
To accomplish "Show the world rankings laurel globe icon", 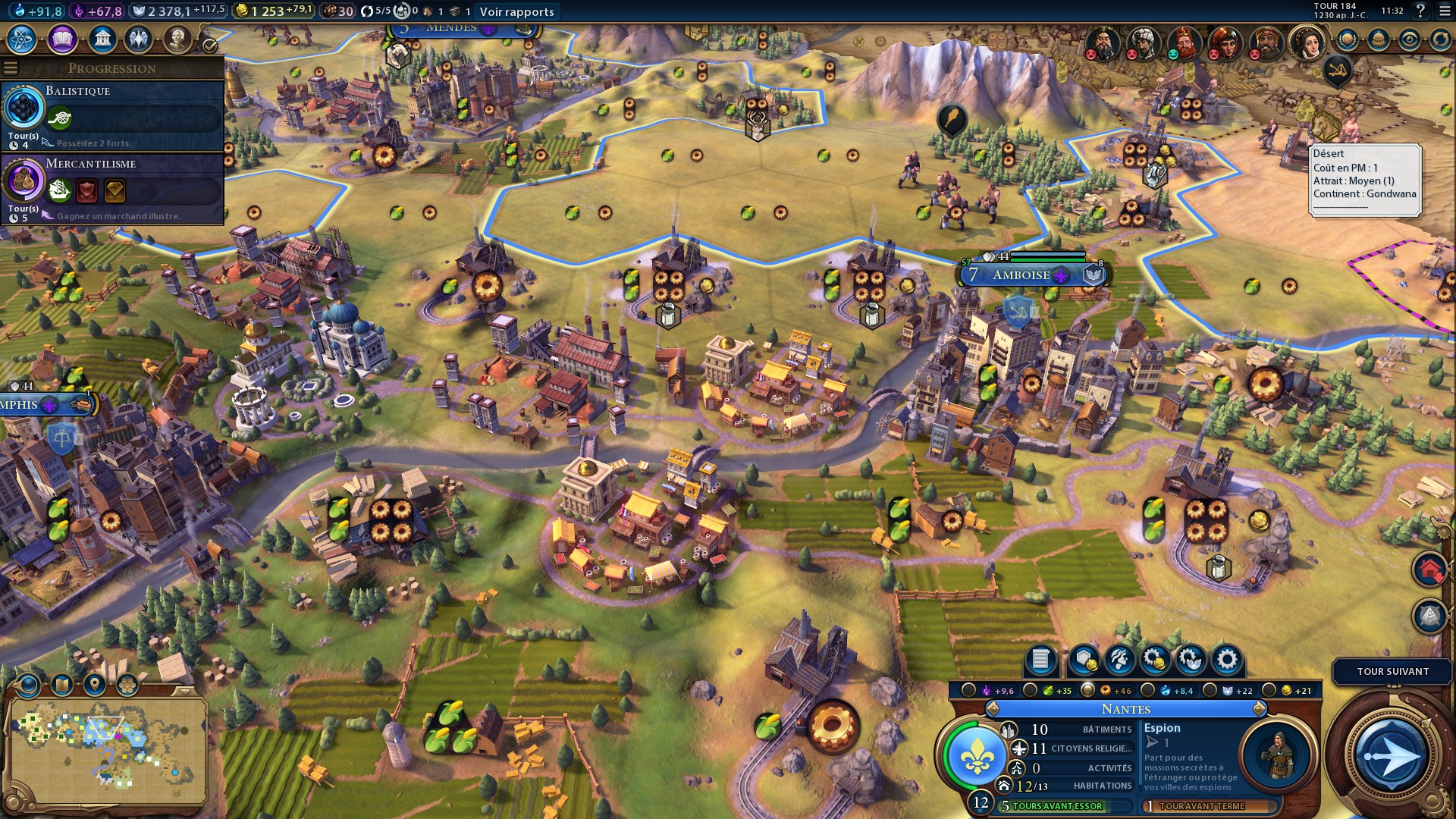I will click(1347, 39).
